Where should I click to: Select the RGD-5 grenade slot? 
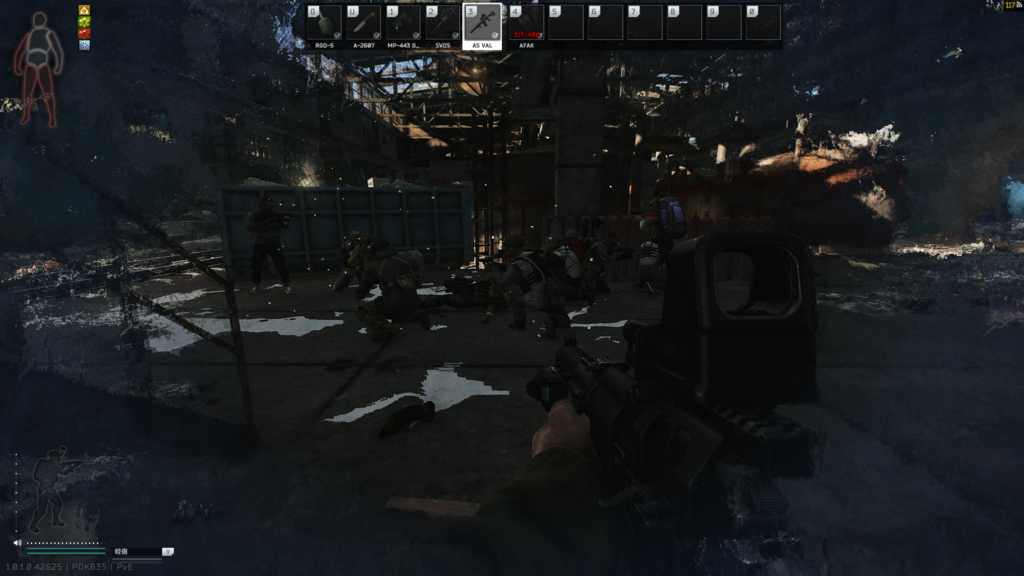pos(324,23)
